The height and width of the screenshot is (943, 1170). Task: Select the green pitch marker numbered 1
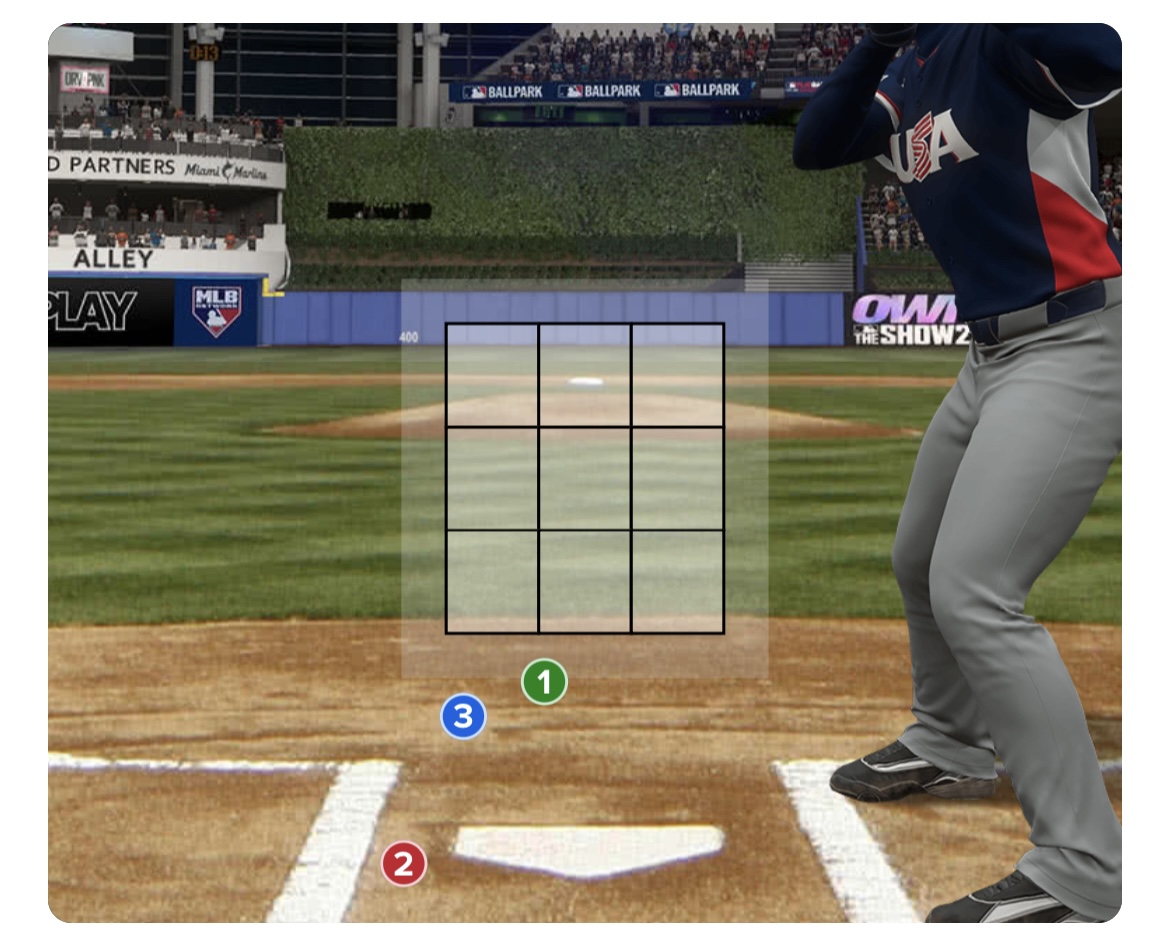[544, 683]
